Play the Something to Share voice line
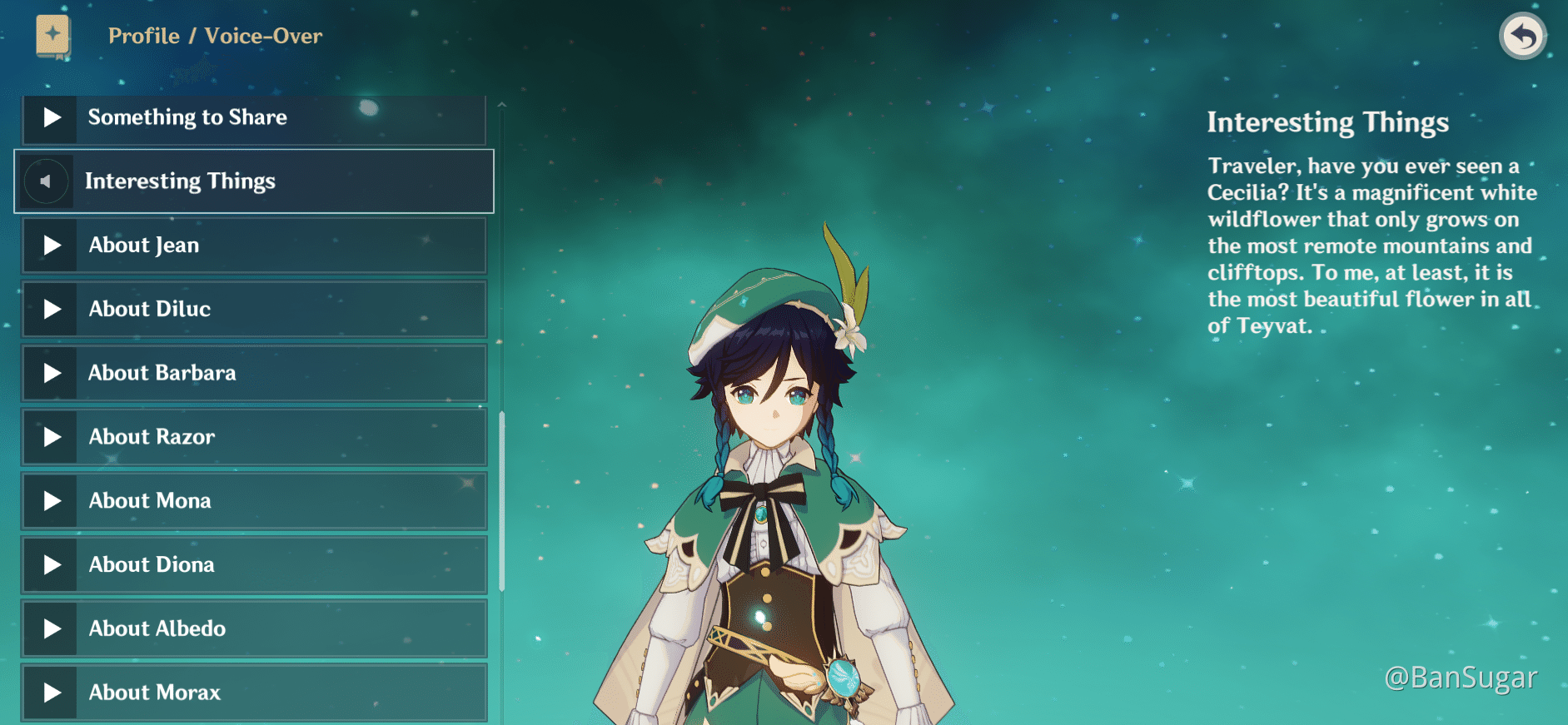Image resolution: width=1568 pixels, height=725 pixels. pyautogui.click(x=51, y=117)
